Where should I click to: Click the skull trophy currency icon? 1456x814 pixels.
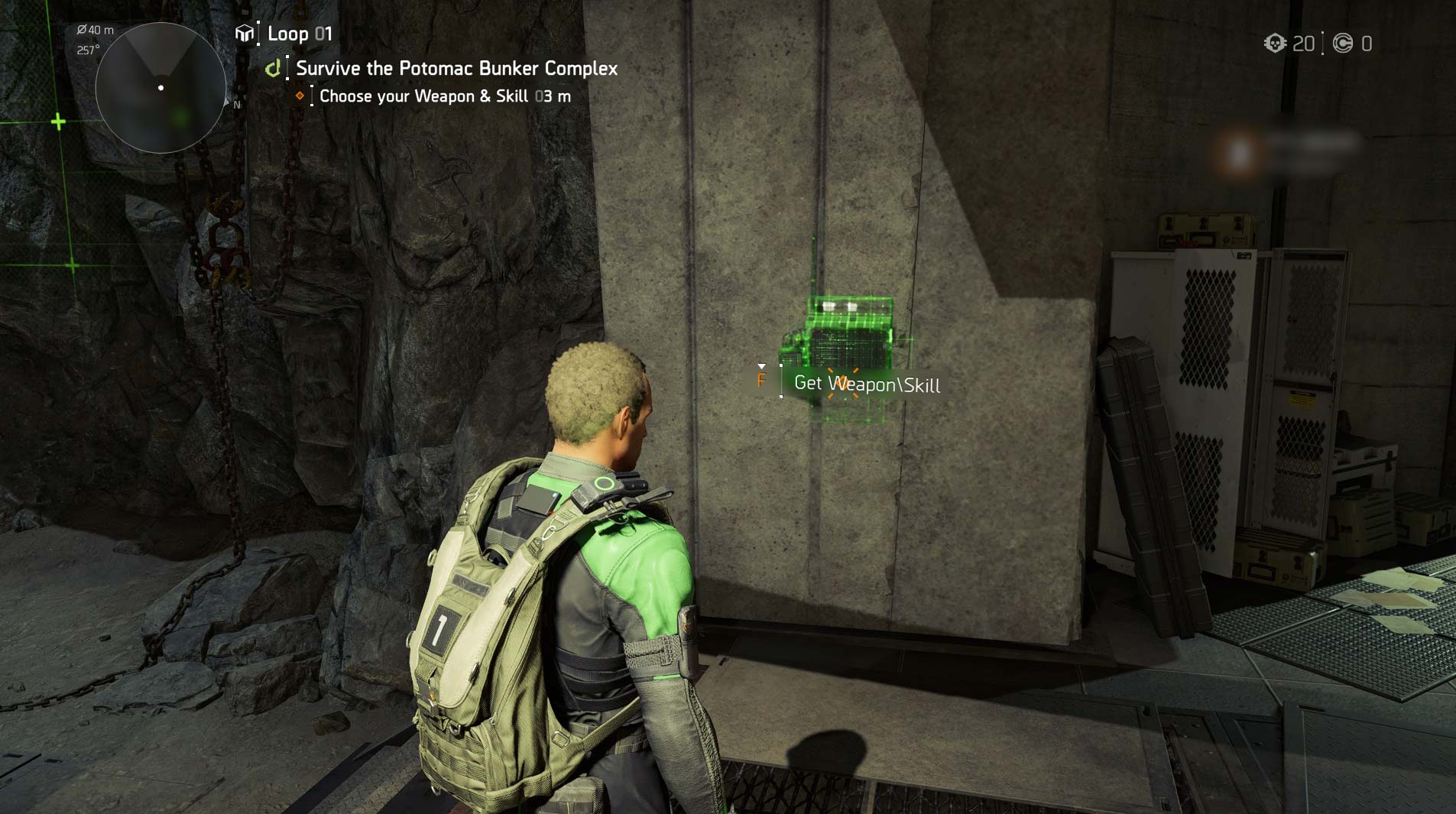(1275, 44)
